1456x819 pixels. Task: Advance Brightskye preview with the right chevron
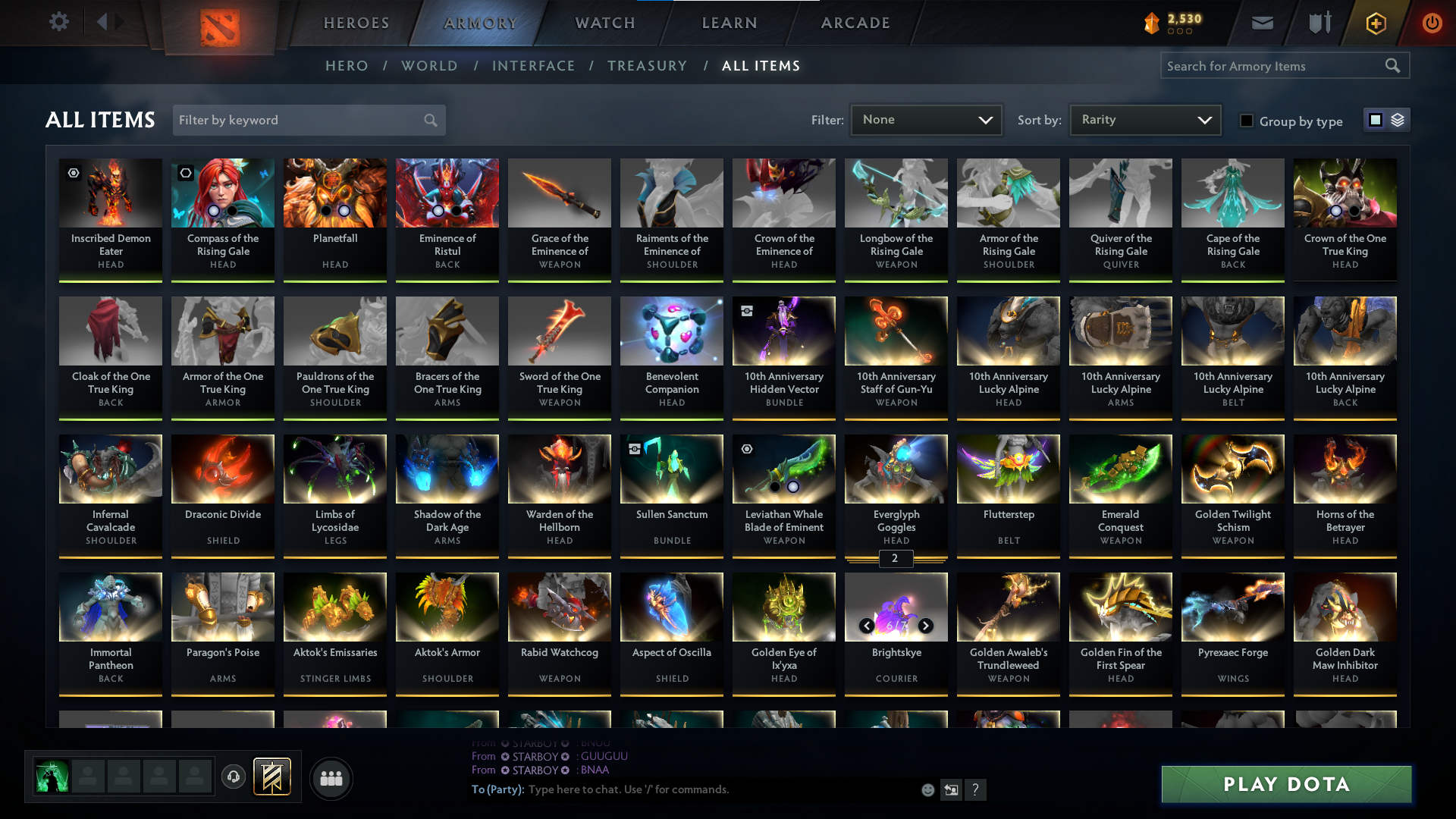click(926, 626)
